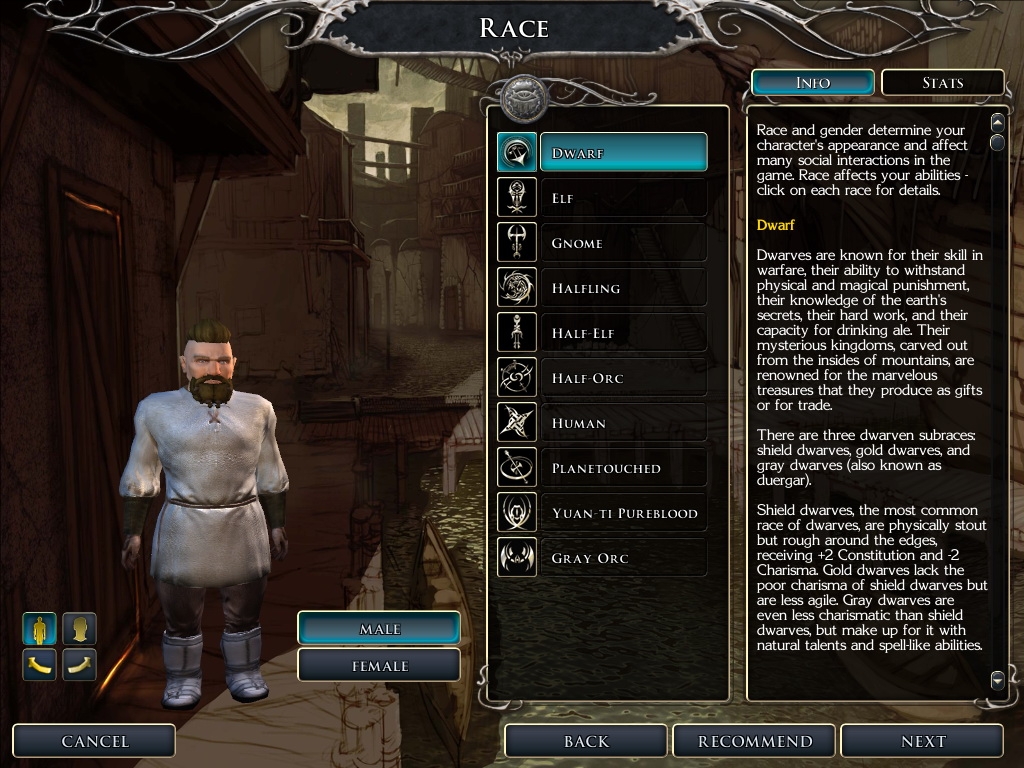Select Halfling as your race

[622, 288]
